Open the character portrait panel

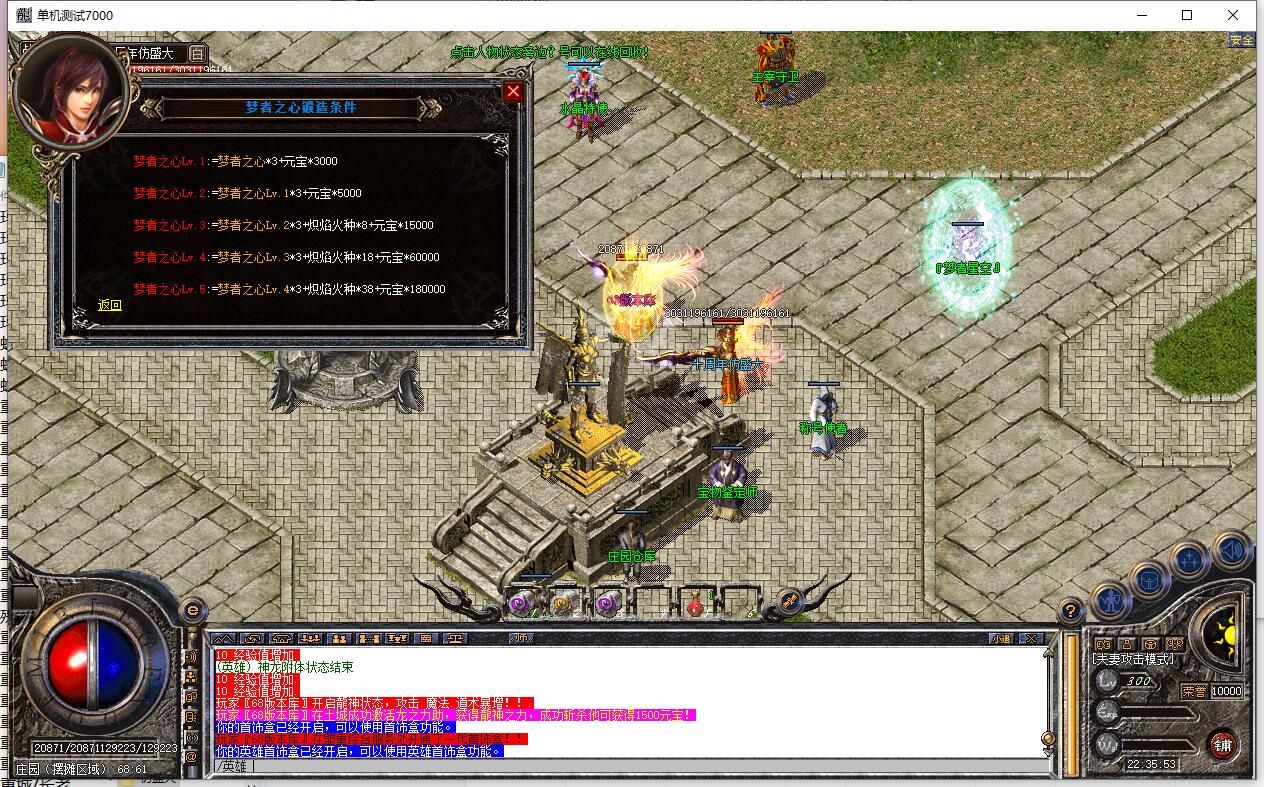coord(68,90)
